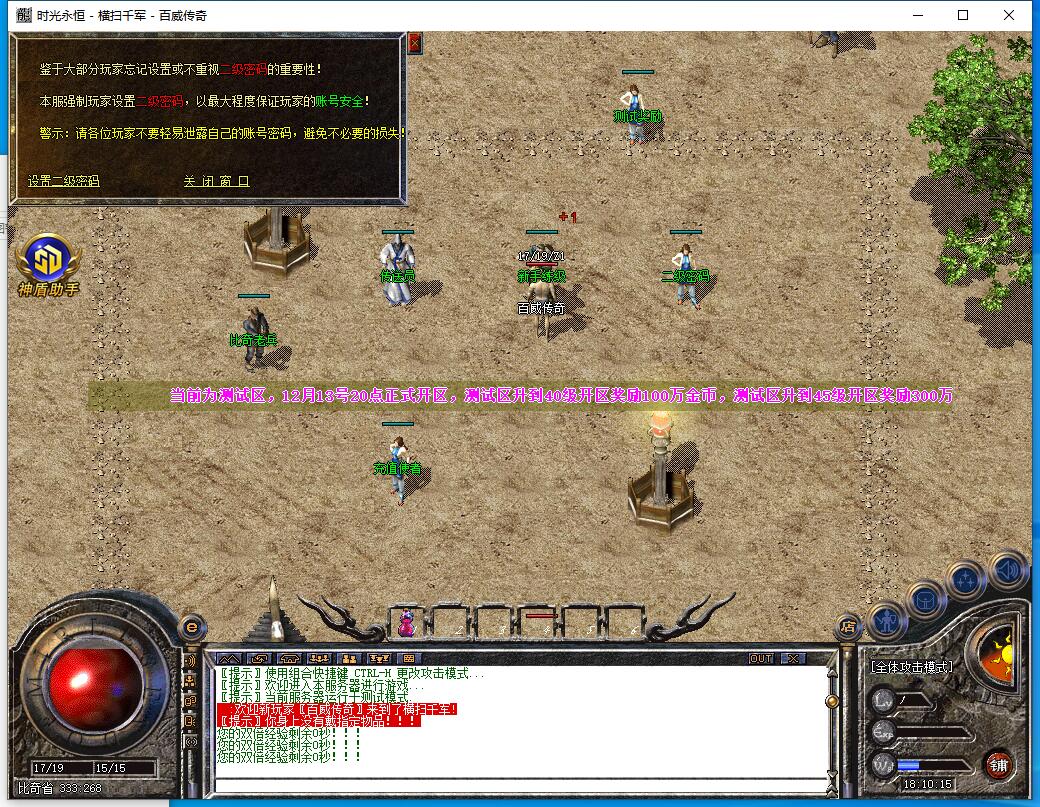Maximize the game window

963,15
